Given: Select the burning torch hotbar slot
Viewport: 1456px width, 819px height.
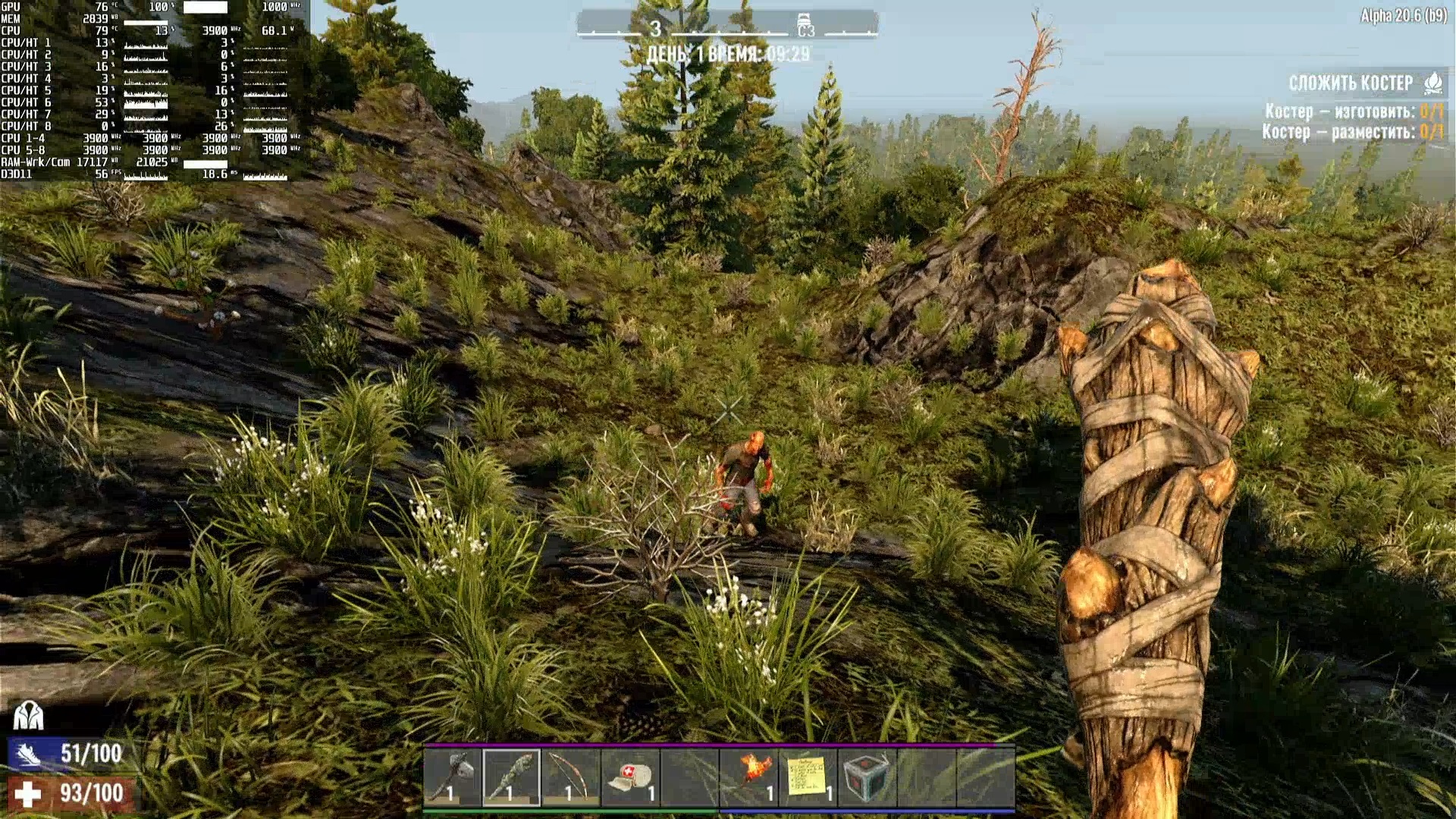Looking at the screenshot, I should tap(749, 777).
